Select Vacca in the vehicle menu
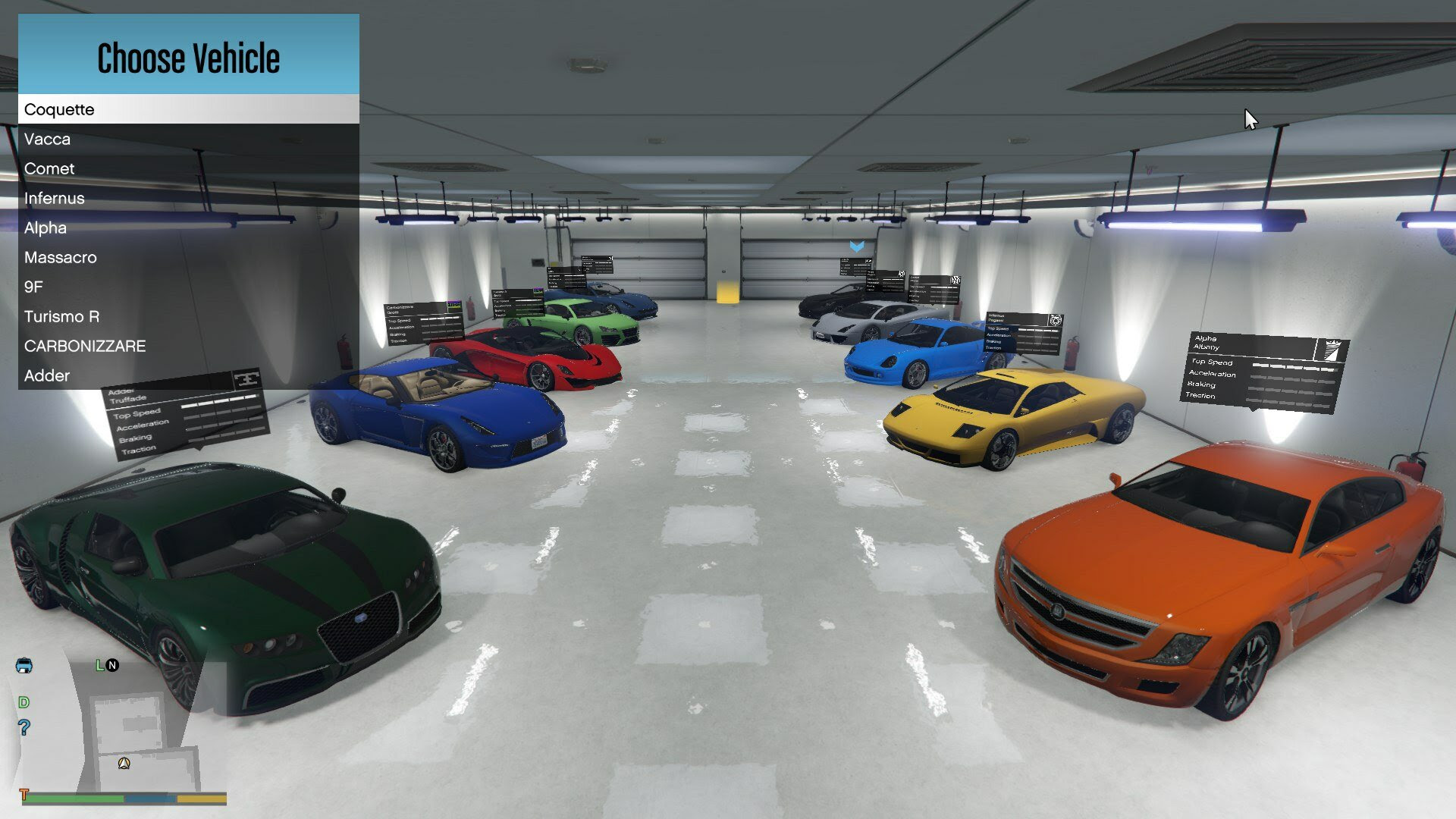1456x819 pixels. (x=48, y=139)
